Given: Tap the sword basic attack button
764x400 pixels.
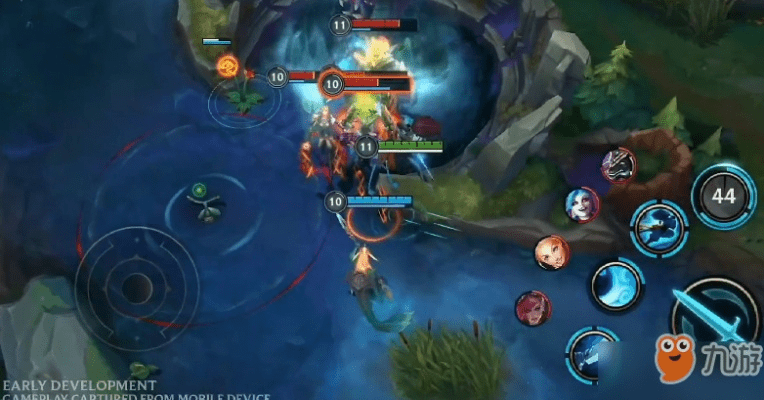Looking at the screenshot, I should point(712,318).
